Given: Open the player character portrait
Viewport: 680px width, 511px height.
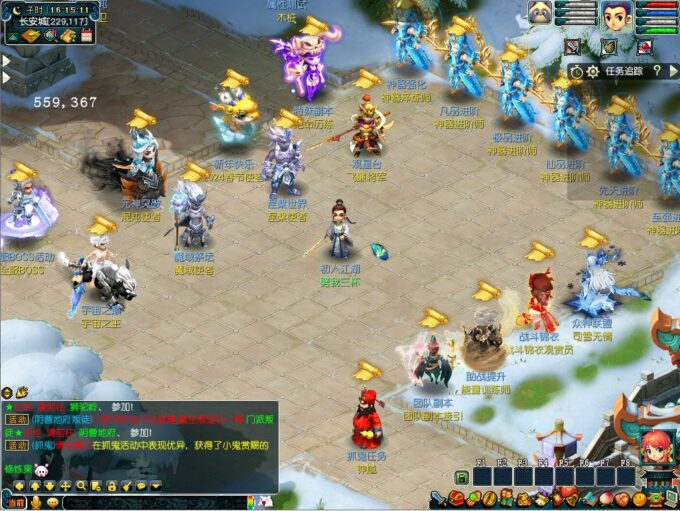Looking at the screenshot, I should coord(616,15).
